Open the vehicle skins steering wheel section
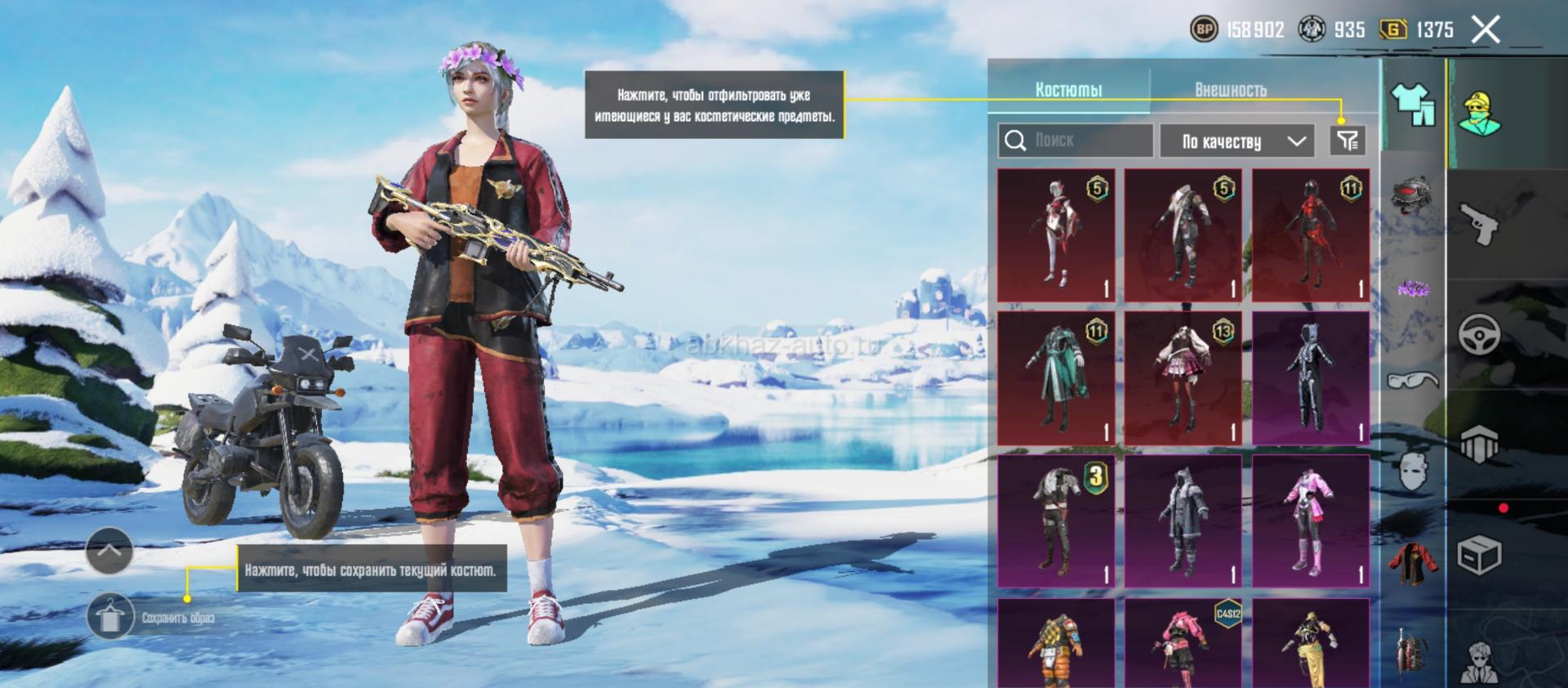 1479,334
